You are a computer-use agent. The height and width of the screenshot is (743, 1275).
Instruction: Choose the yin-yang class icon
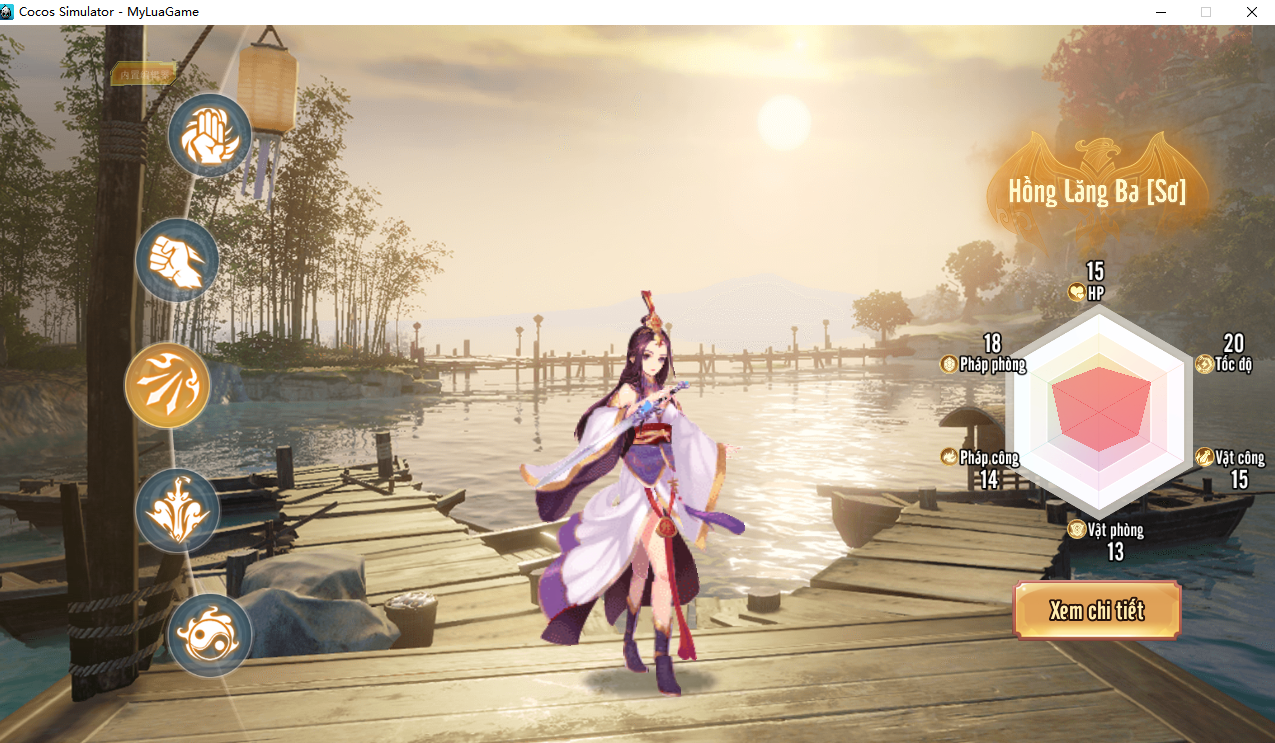[209, 635]
